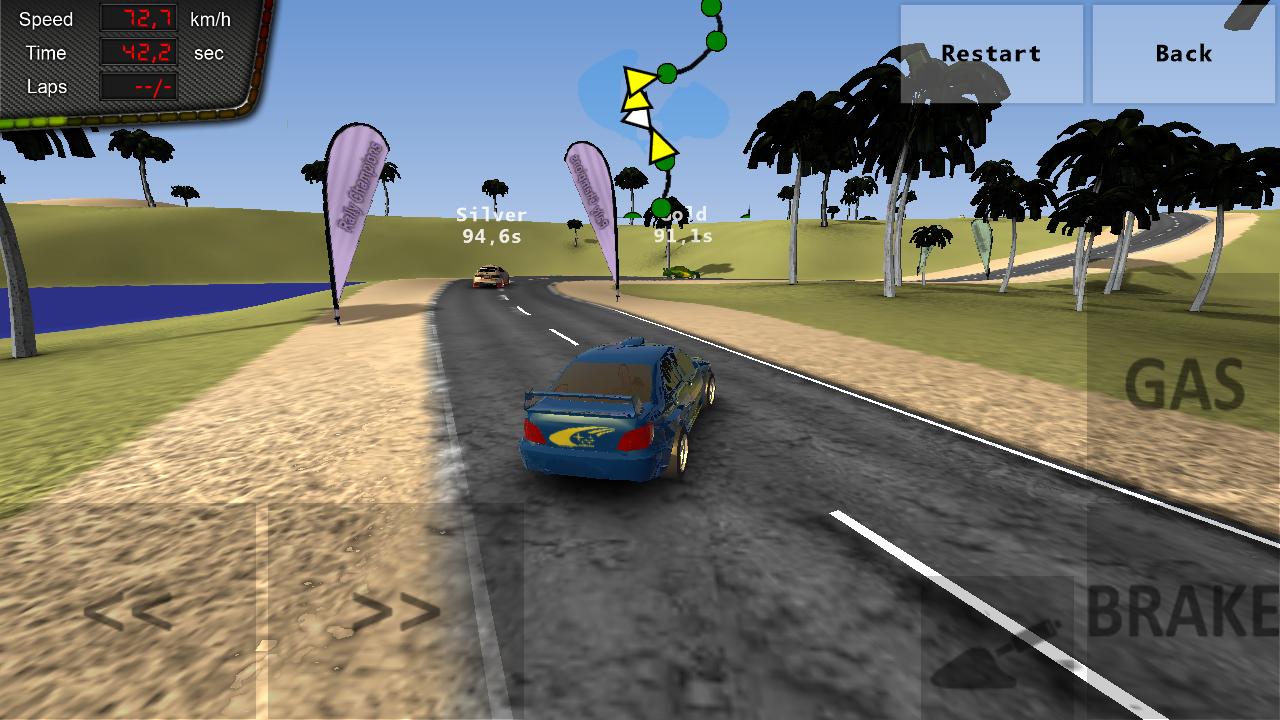The image size is (1280, 720).
Task: Tap the 'Silver 94,6s' time label
Action: point(491,224)
